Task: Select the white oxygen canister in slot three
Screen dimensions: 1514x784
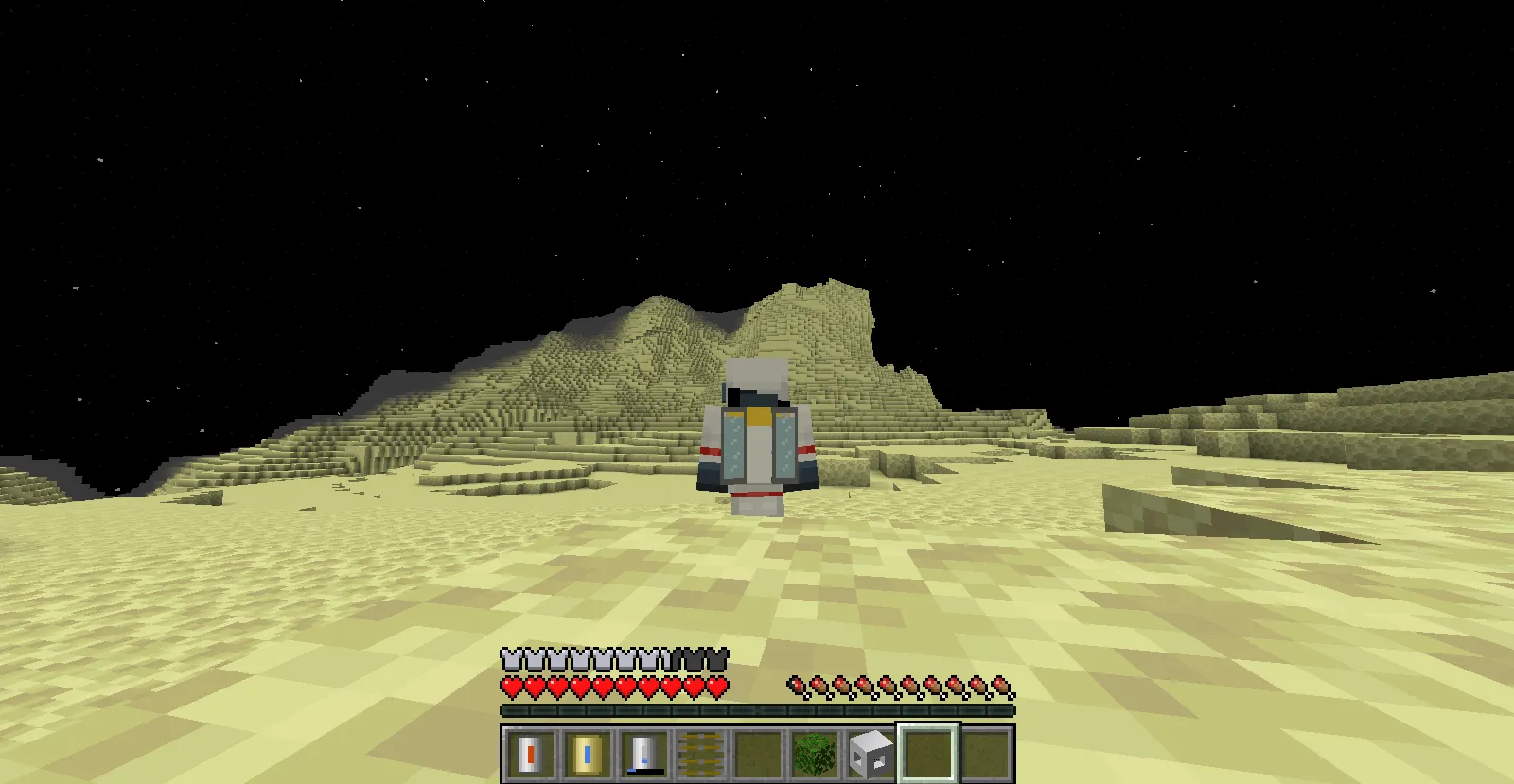Action: [643, 752]
